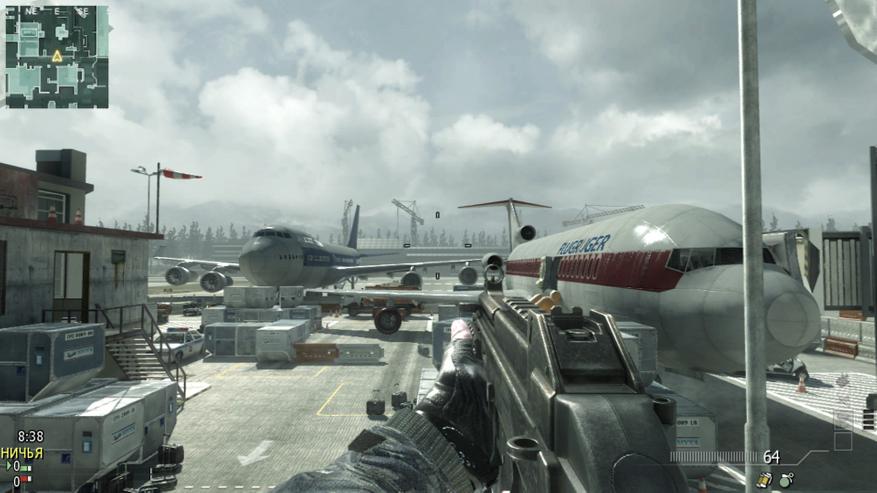Select the green frag grenade icon
877x493 pixels.
(x=787, y=481)
